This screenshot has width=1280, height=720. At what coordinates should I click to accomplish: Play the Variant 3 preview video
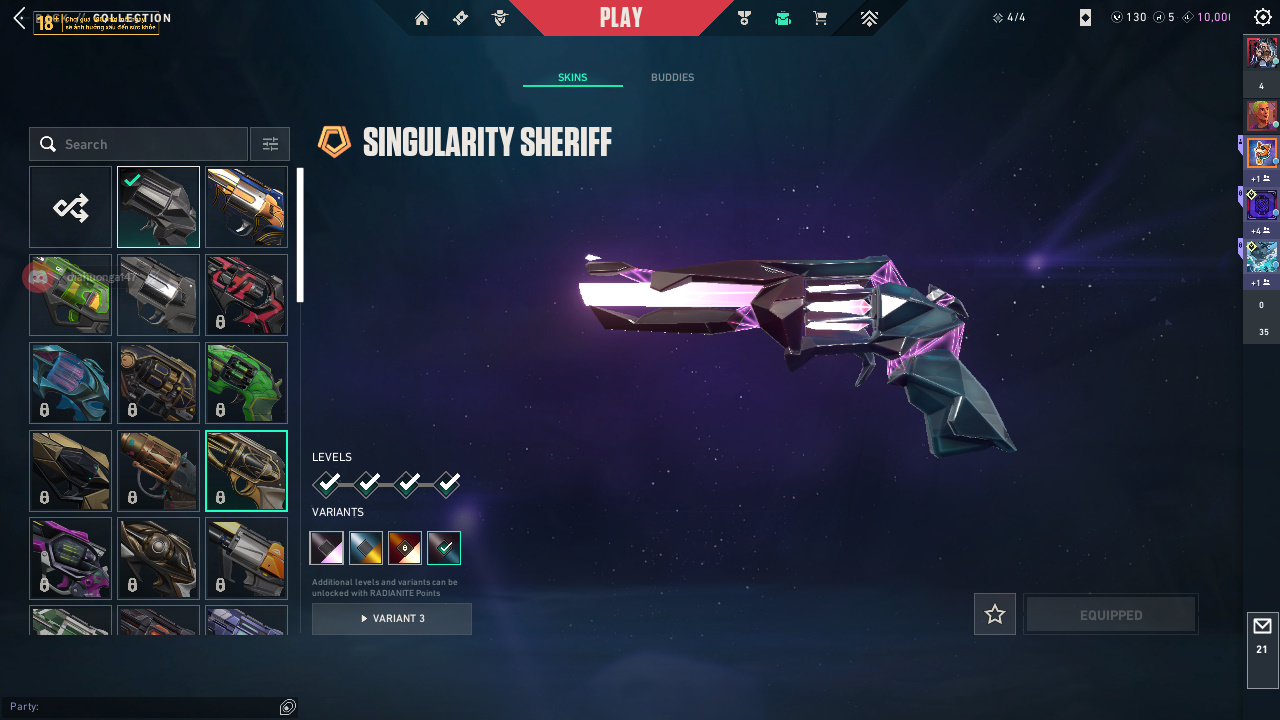tap(392, 619)
